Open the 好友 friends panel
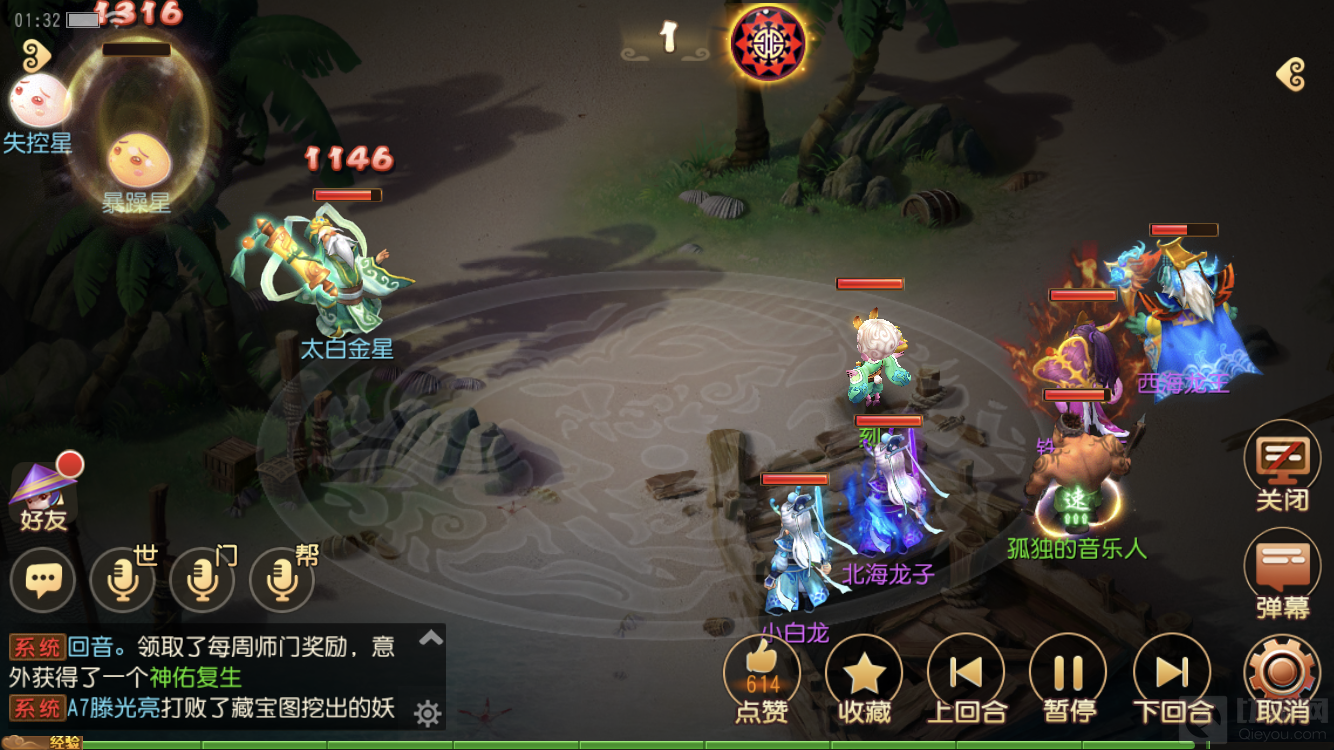The width and height of the screenshot is (1334, 750). coord(42,495)
